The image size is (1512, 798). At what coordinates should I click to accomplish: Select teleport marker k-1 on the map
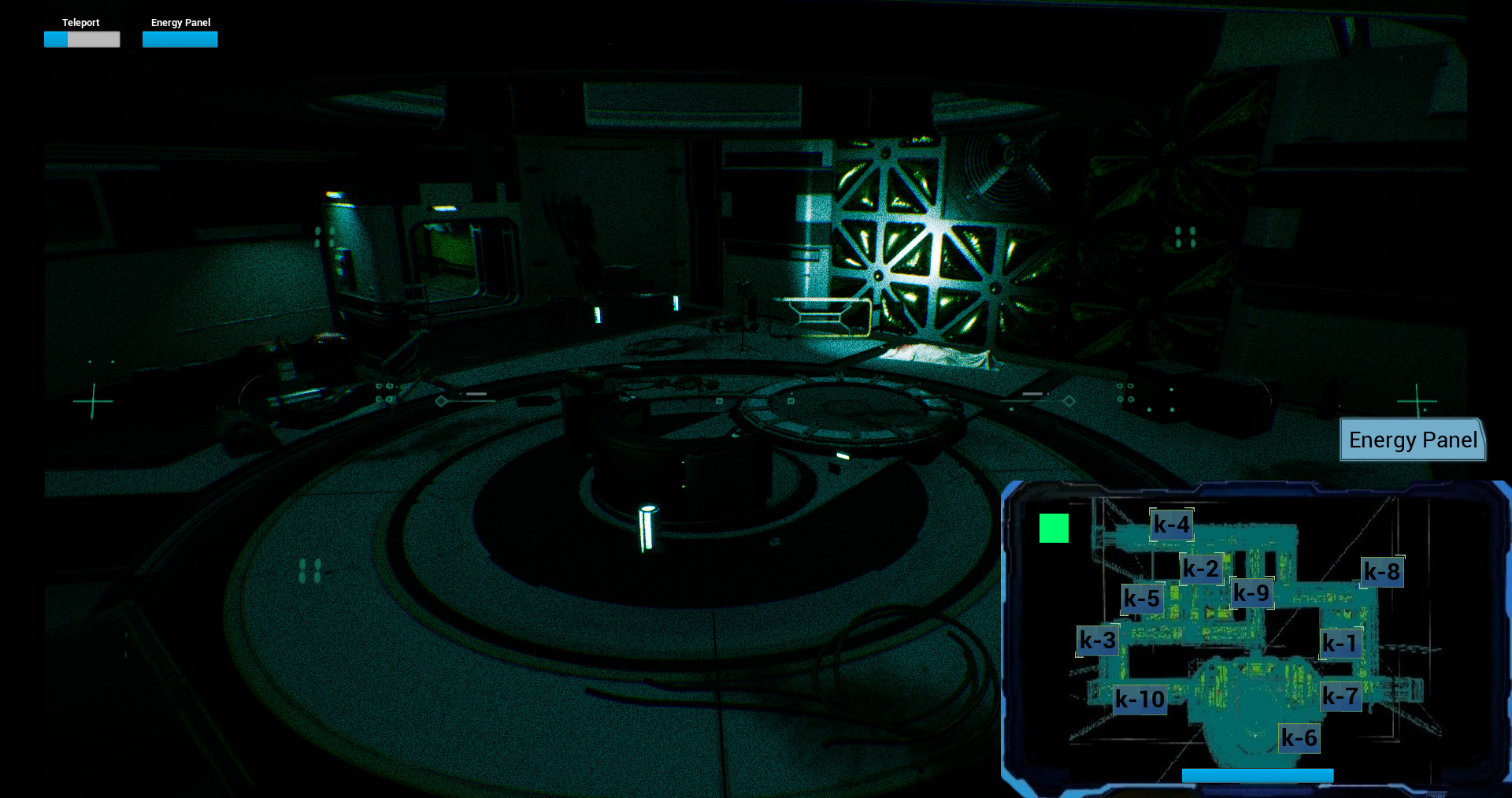tap(1341, 644)
